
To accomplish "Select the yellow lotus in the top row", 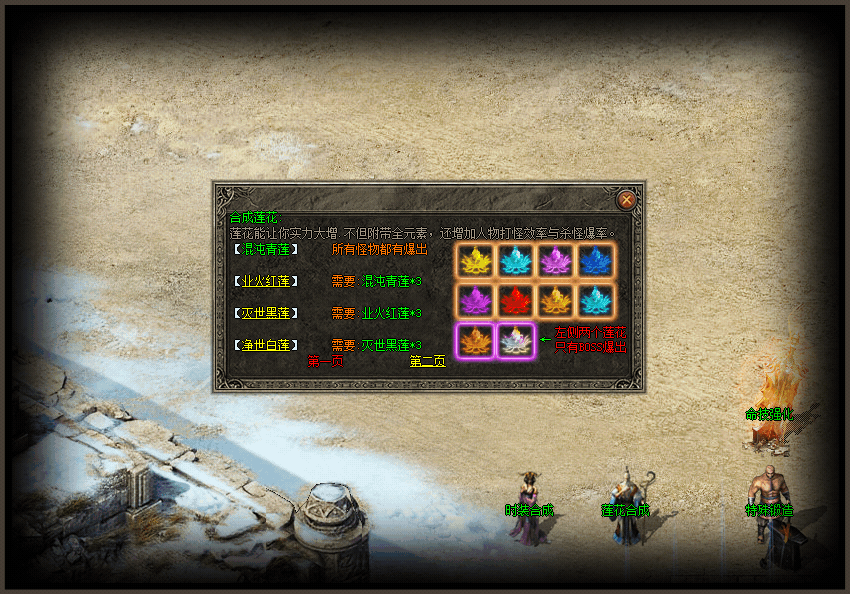I will coord(474,260).
